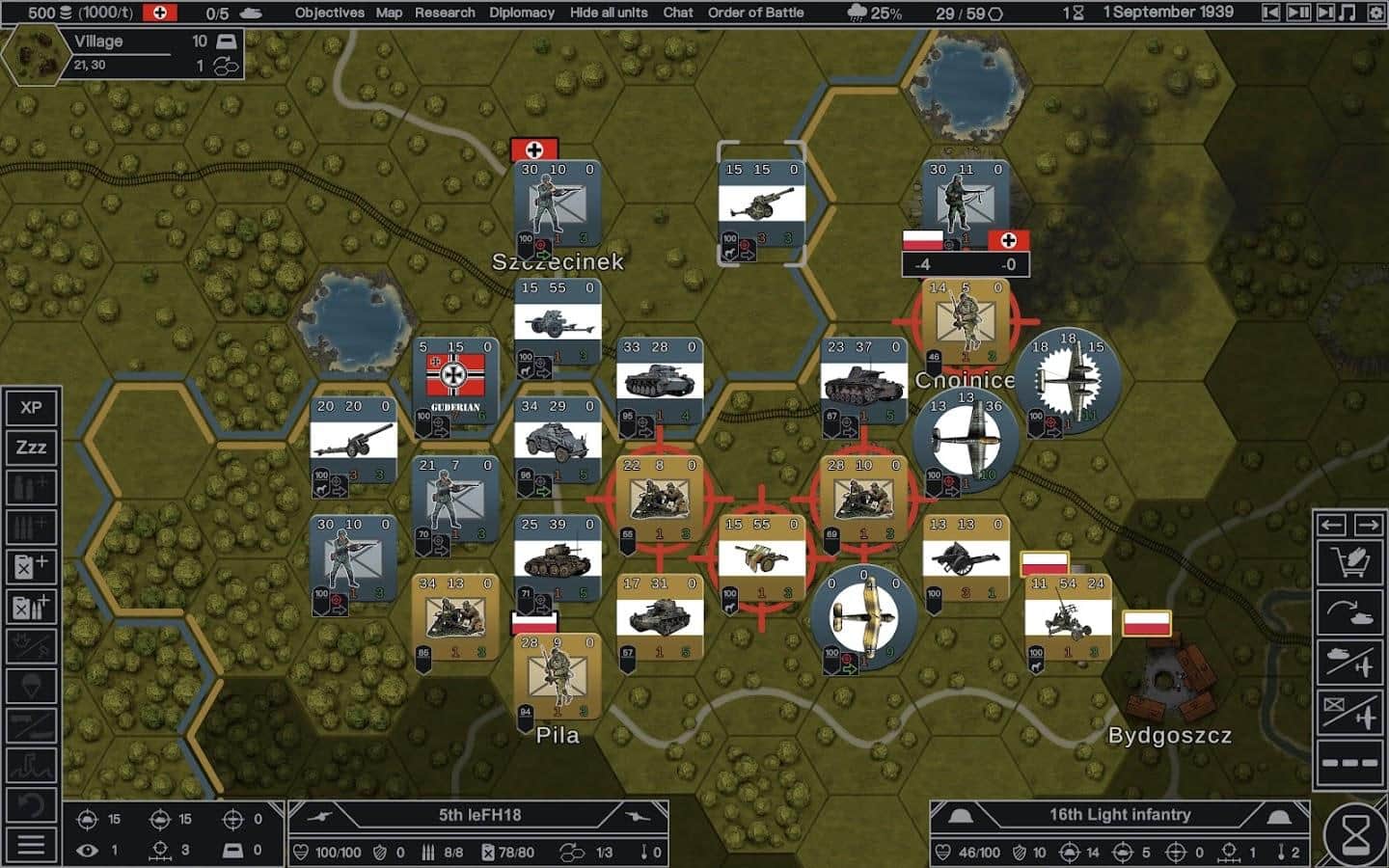Select the previous unit with left arrow

1332,525
